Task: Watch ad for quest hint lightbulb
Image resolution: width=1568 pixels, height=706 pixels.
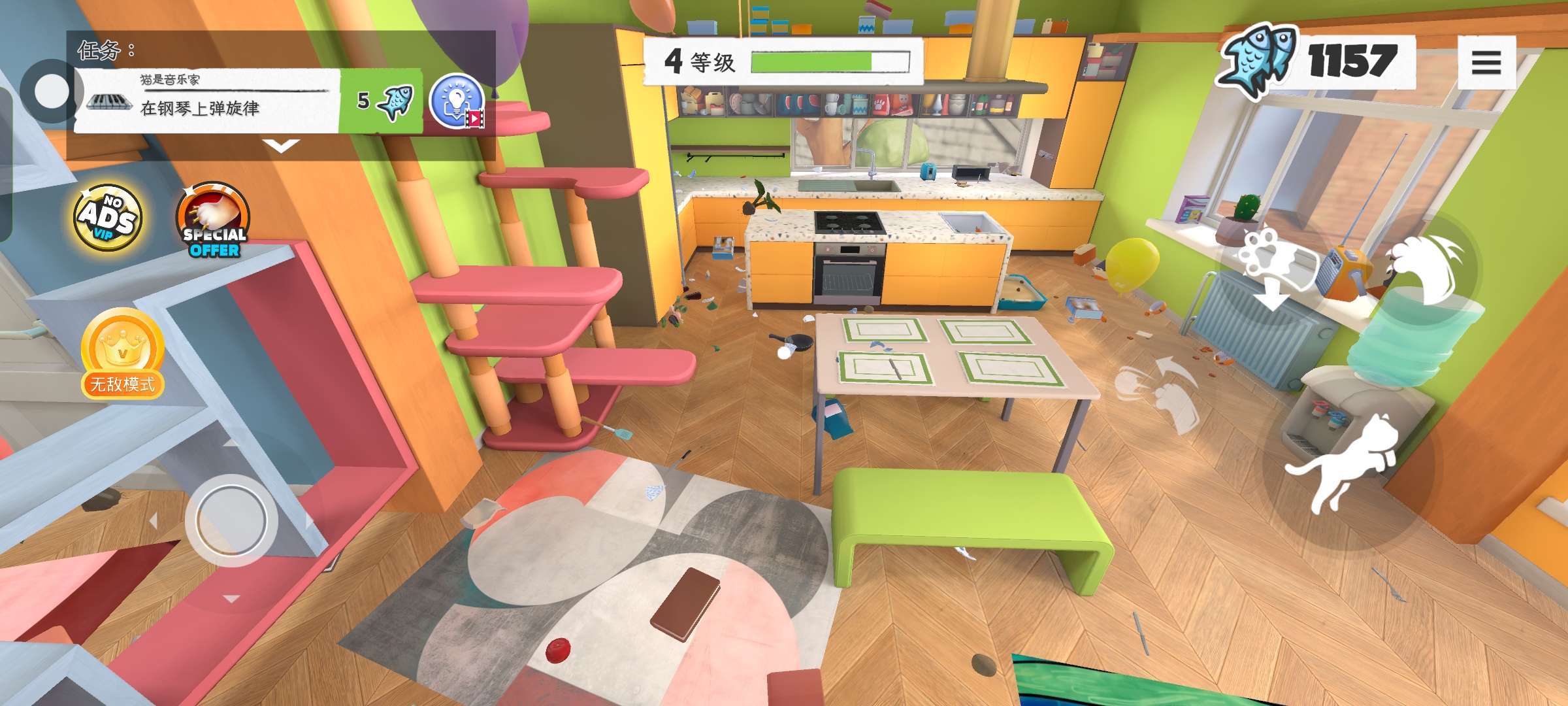Action: (x=457, y=103)
